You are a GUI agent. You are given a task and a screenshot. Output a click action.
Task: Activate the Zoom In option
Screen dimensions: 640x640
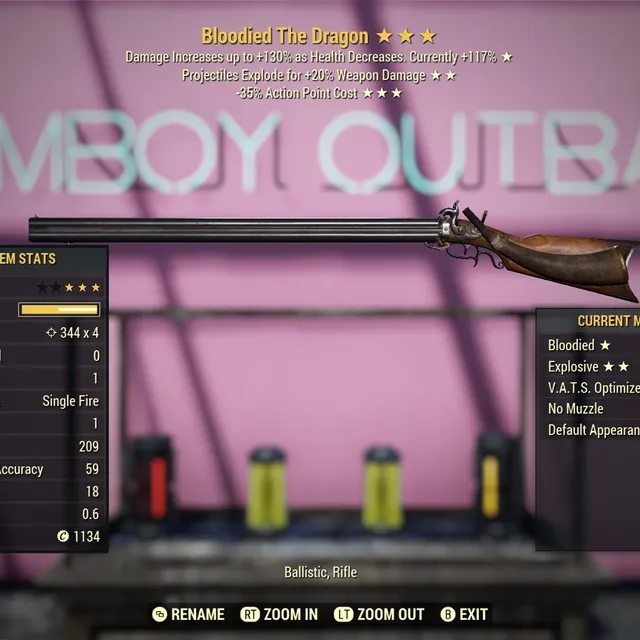[283, 614]
